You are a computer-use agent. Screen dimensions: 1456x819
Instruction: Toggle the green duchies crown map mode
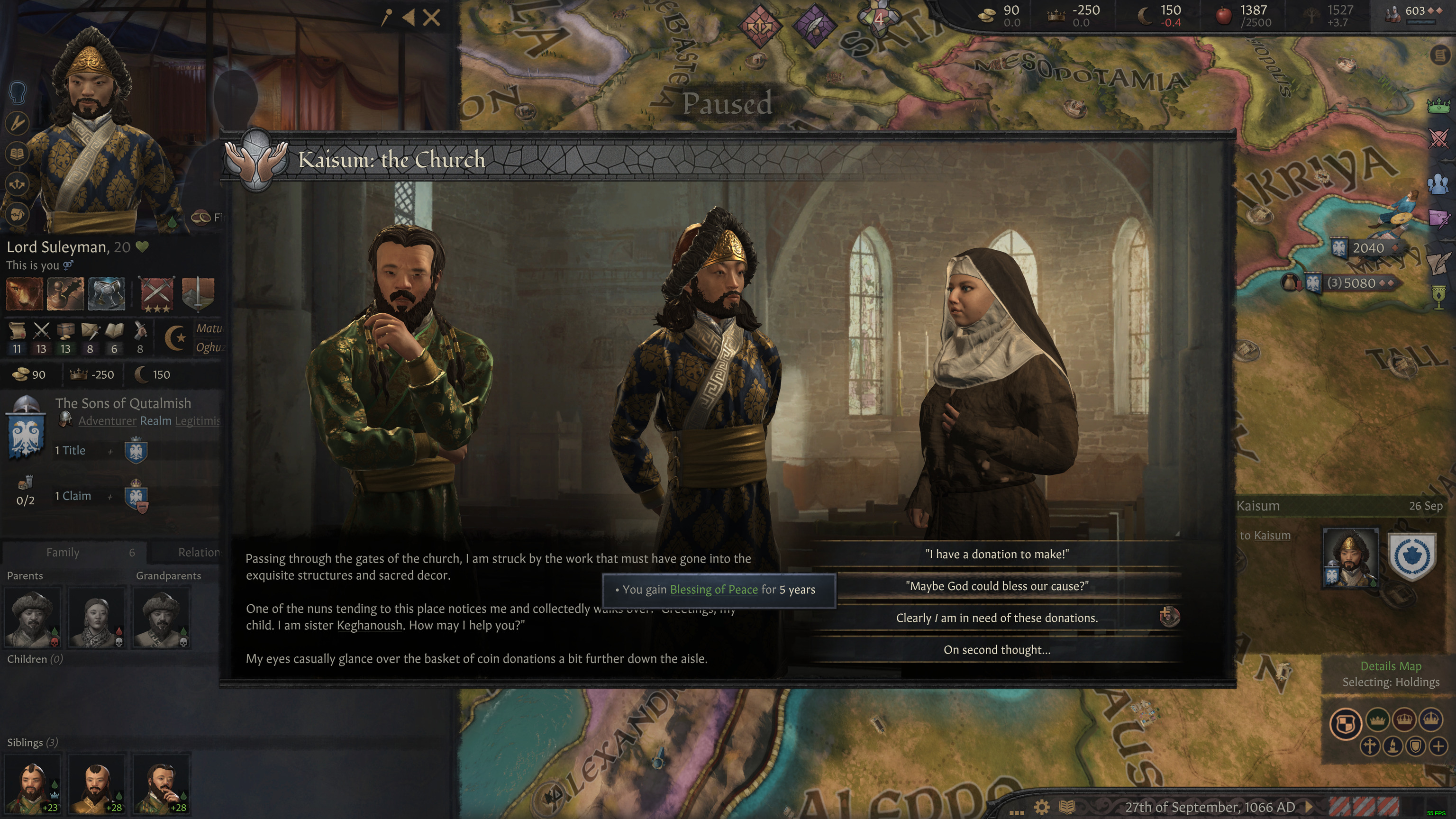coord(1378,720)
